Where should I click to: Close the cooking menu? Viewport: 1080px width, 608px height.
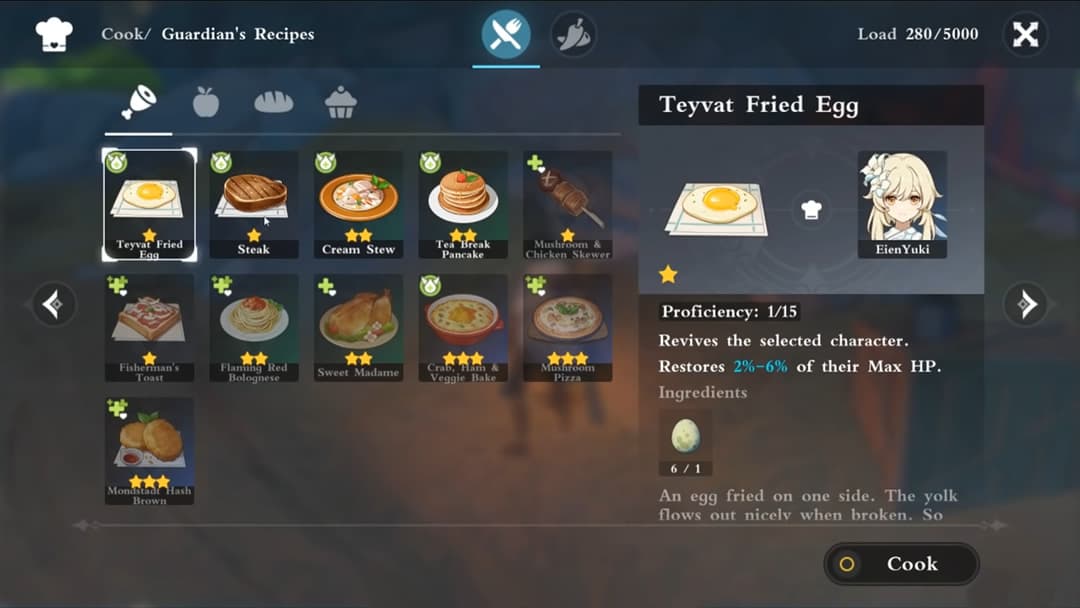(x=1025, y=34)
